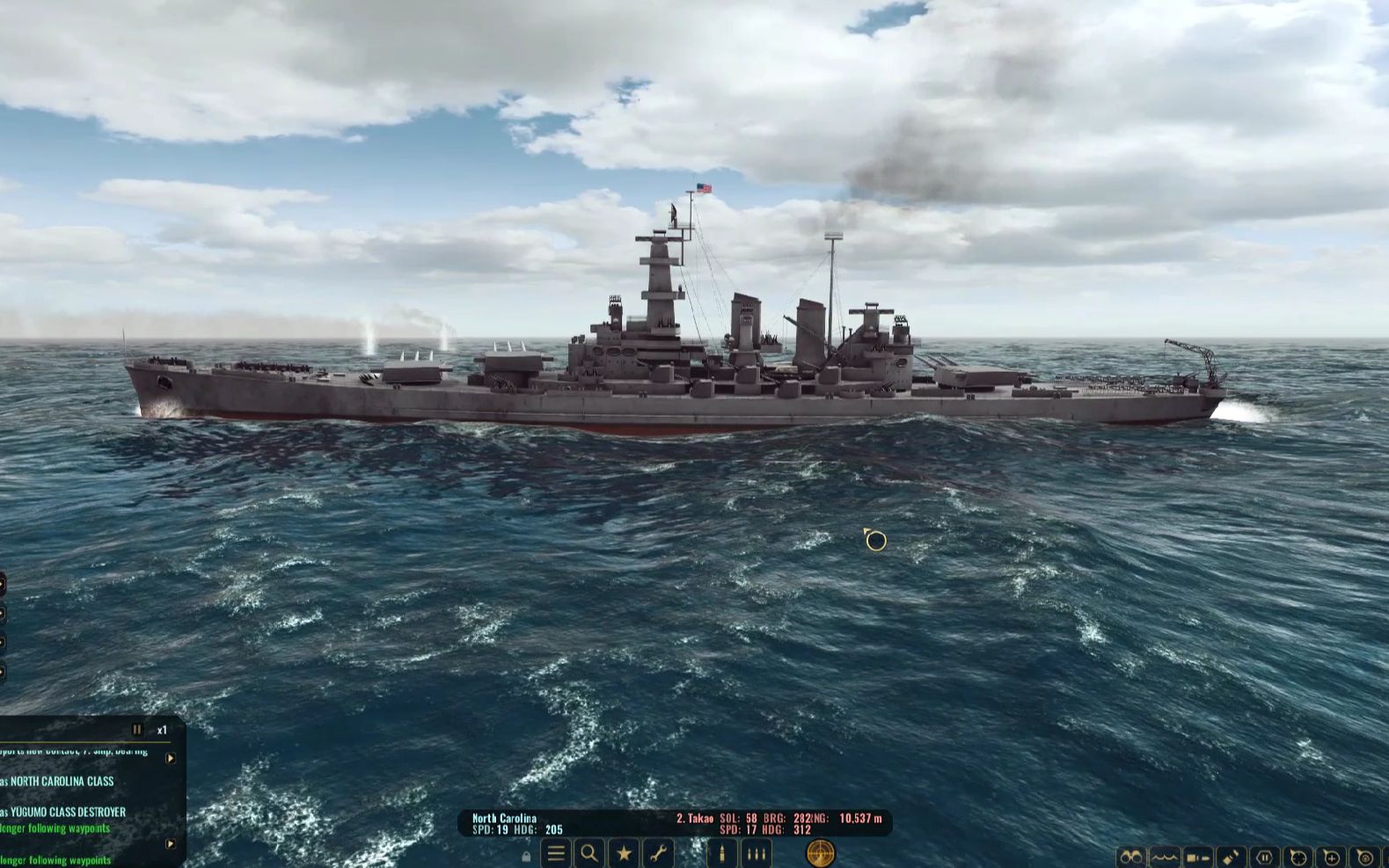The width and height of the screenshot is (1389, 868).
Task: Choose the triple shell salvo button
Action: [756, 853]
